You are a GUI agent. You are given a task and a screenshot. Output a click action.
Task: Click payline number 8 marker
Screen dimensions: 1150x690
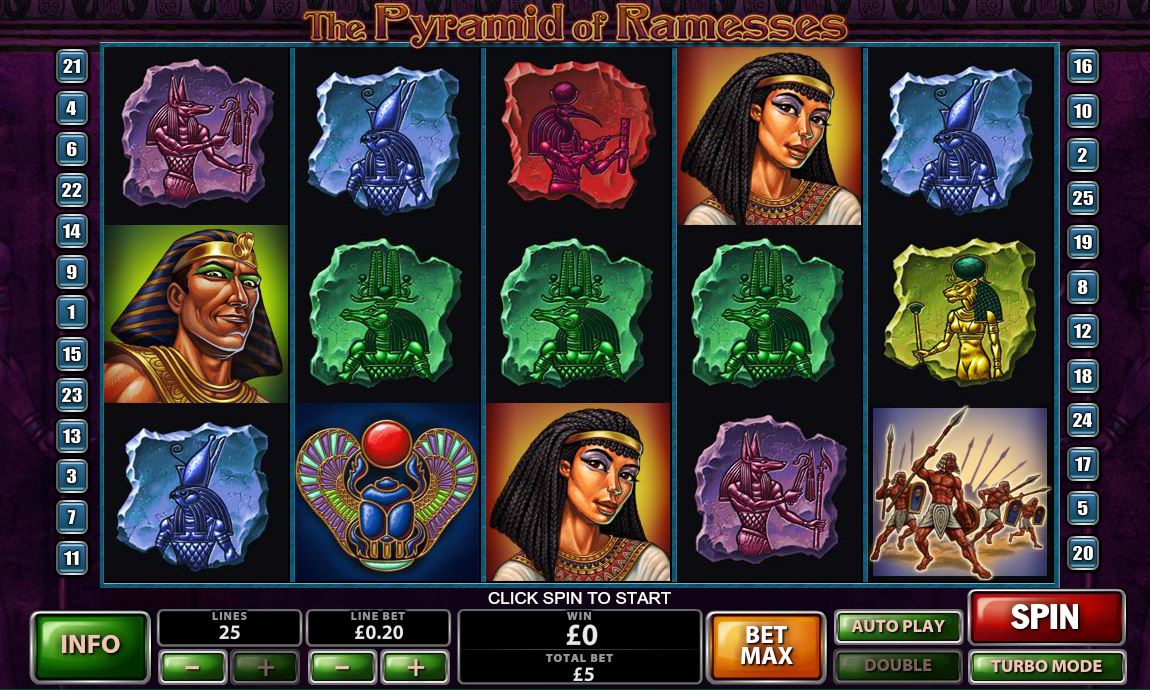pos(1083,288)
